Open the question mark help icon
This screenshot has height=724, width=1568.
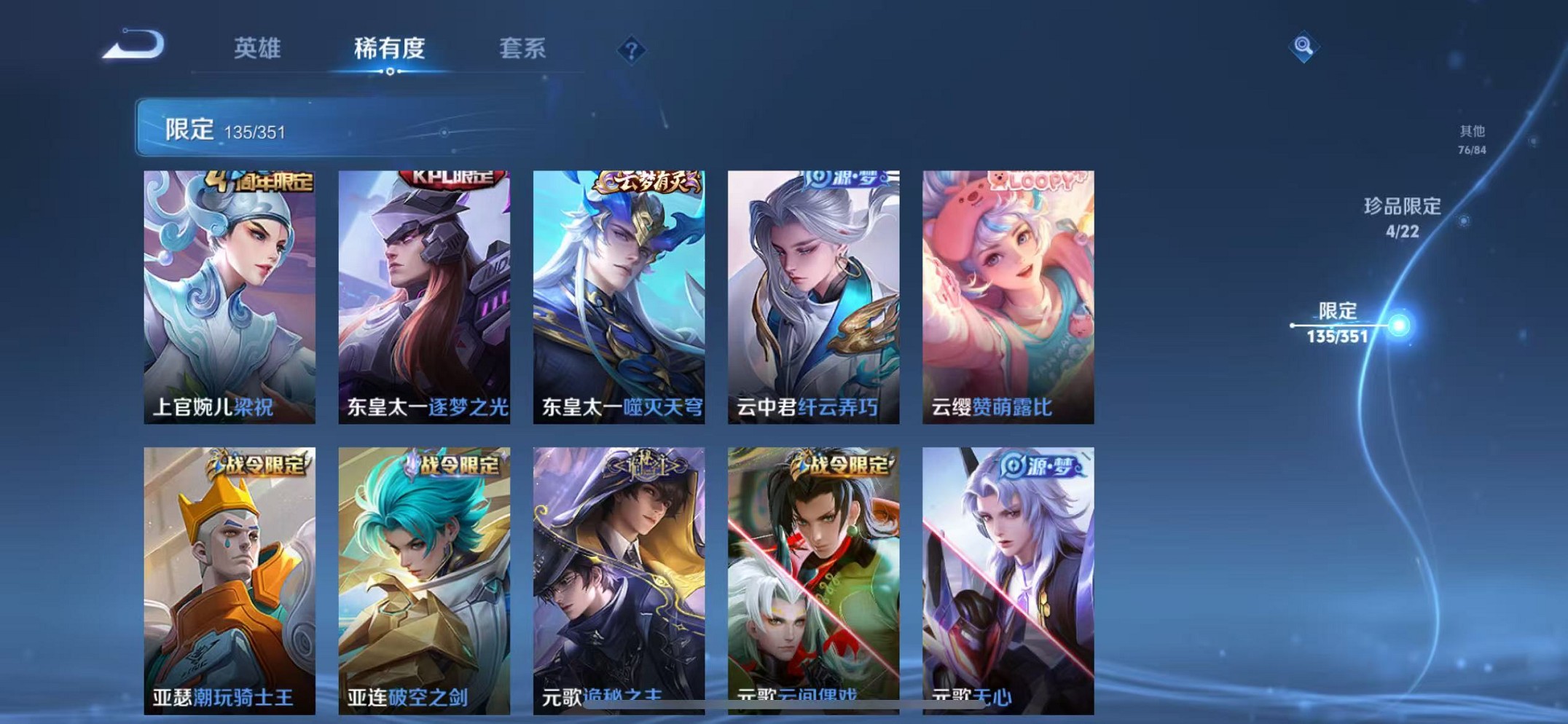tap(631, 50)
